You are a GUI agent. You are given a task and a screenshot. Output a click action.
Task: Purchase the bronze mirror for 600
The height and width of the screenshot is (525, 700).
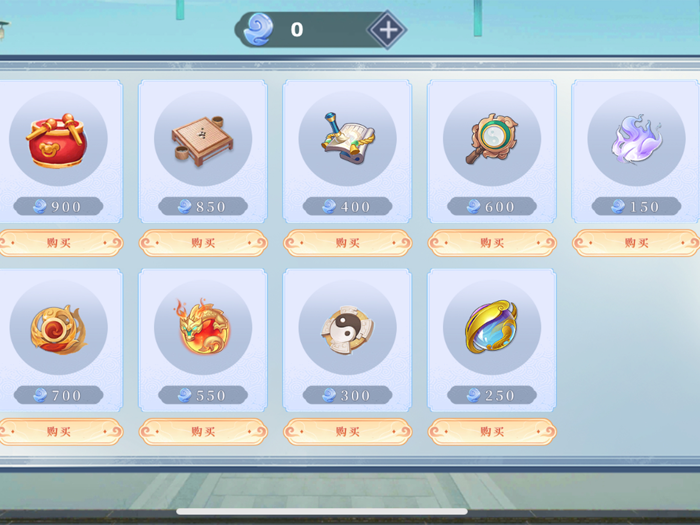[492, 243]
